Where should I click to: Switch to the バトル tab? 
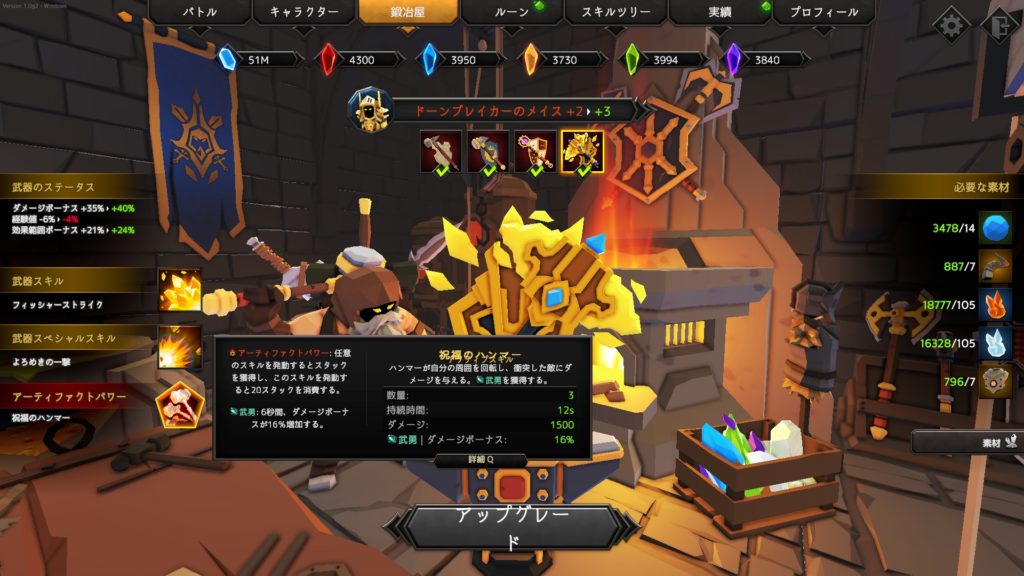click(x=198, y=13)
